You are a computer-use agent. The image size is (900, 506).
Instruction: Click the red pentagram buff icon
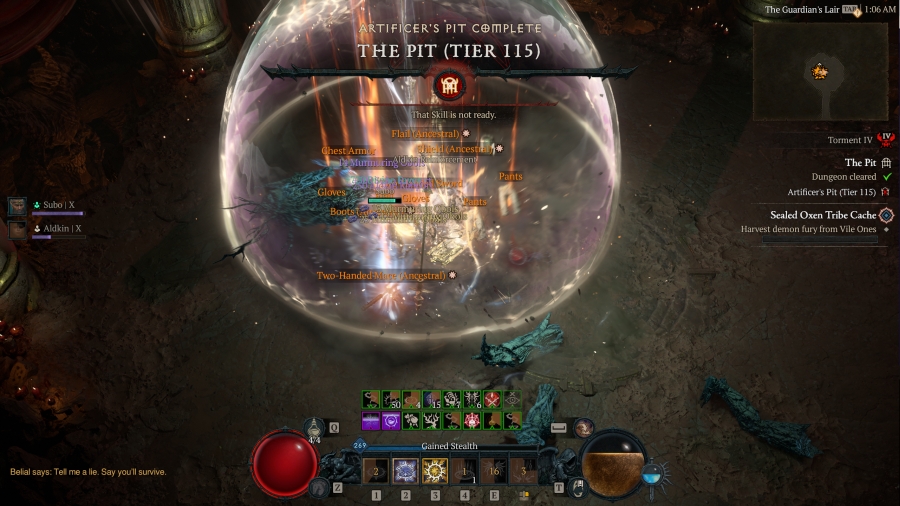click(x=471, y=421)
